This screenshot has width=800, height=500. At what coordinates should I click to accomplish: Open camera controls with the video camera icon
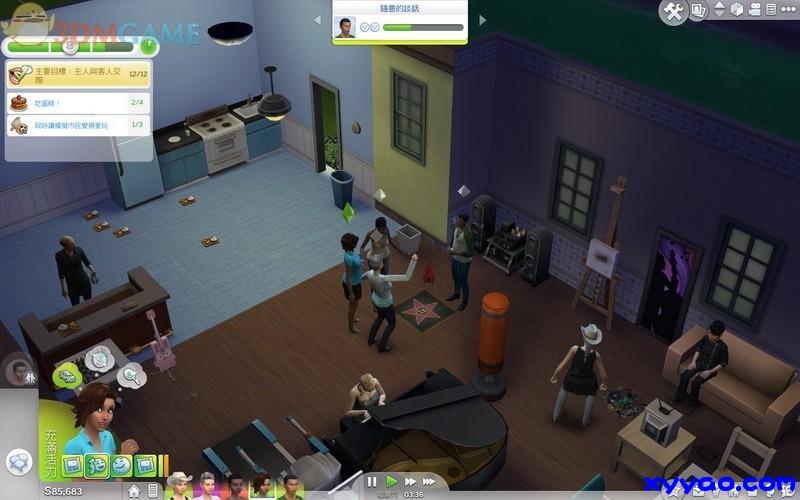coord(755,10)
